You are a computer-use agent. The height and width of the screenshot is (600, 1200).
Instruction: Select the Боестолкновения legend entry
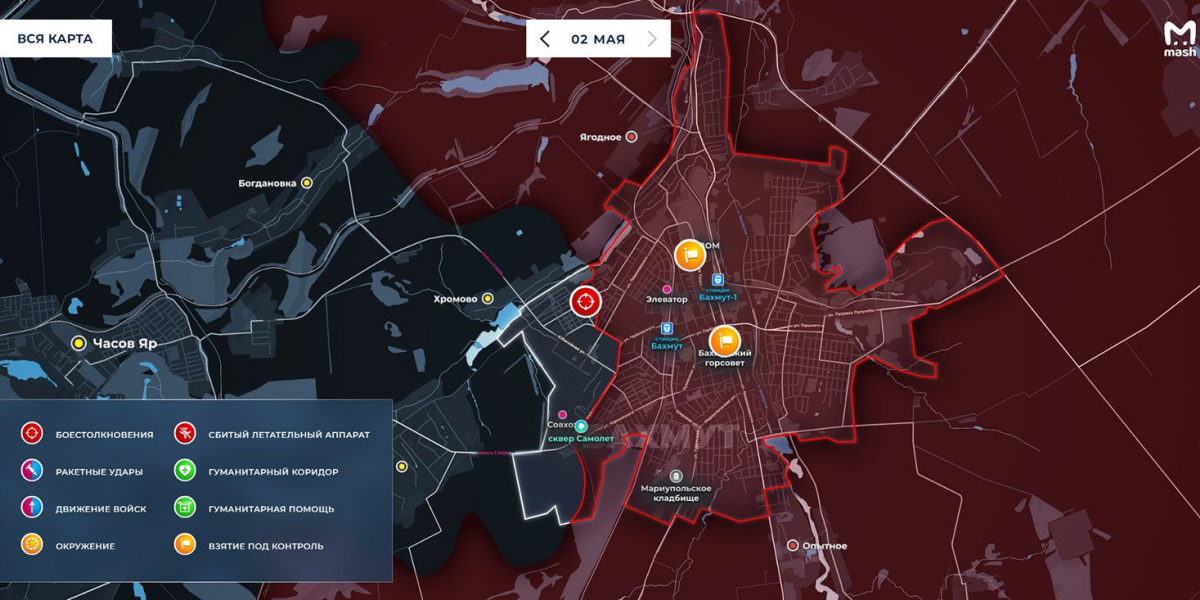[32, 434]
